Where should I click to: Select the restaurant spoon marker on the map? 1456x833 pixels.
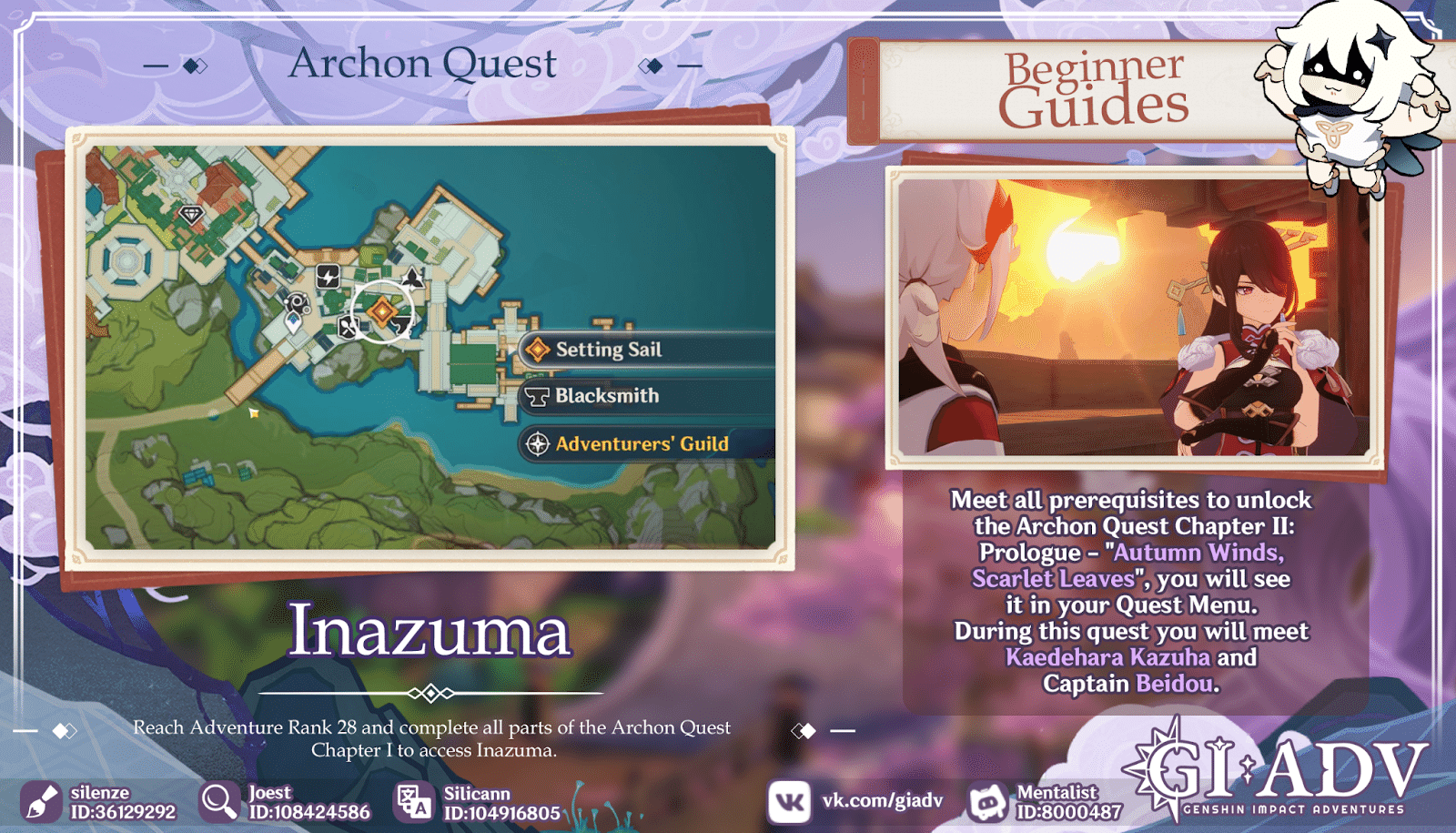[348, 327]
